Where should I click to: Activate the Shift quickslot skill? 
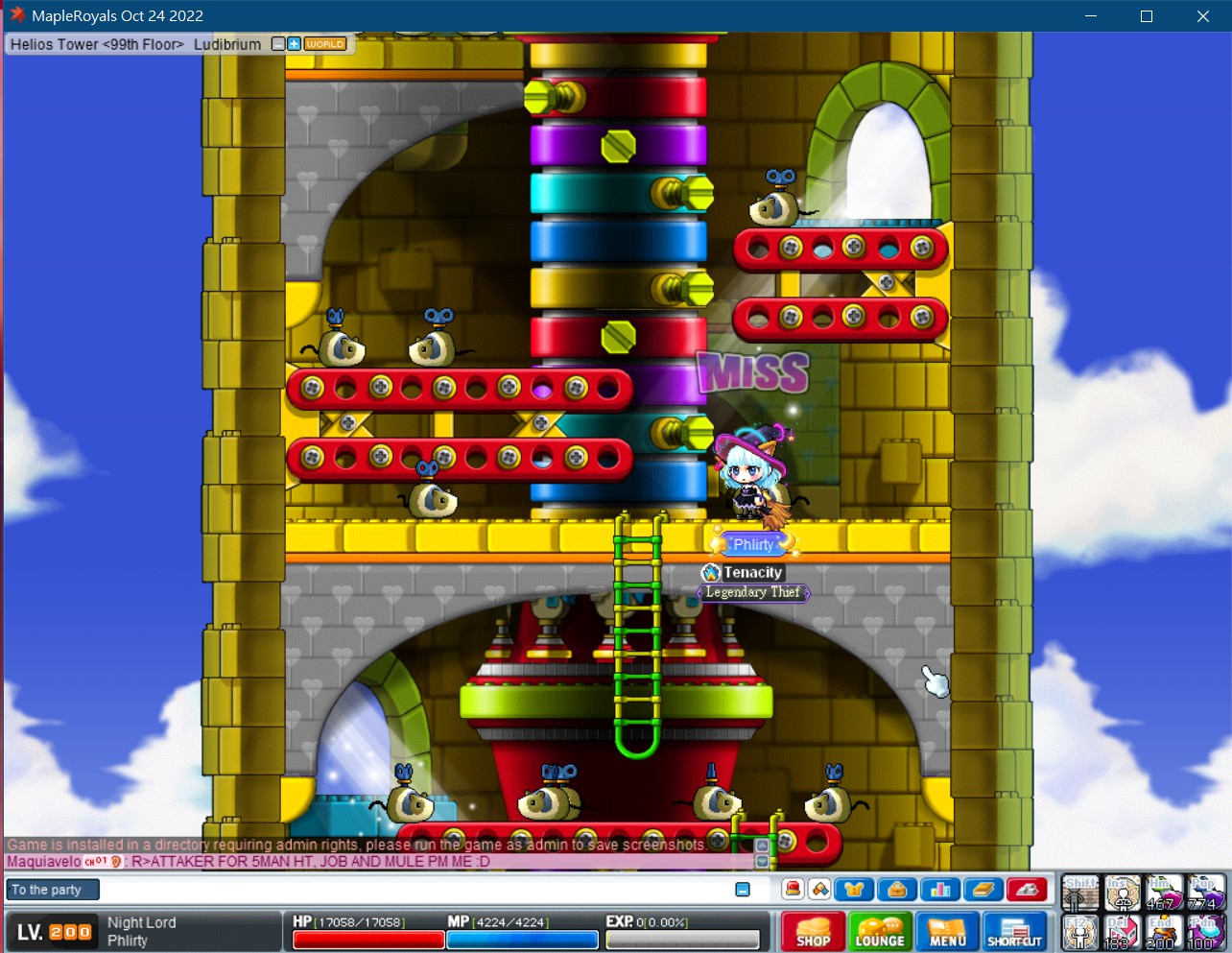click(x=1079, y=893)
